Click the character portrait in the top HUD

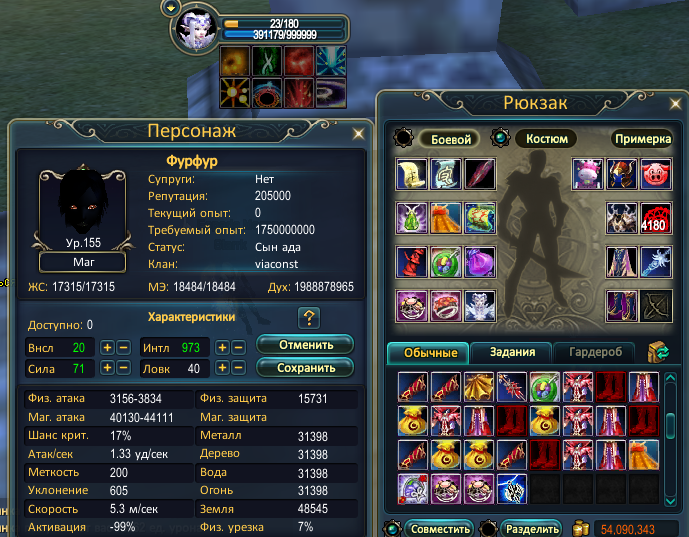(196, 31)
